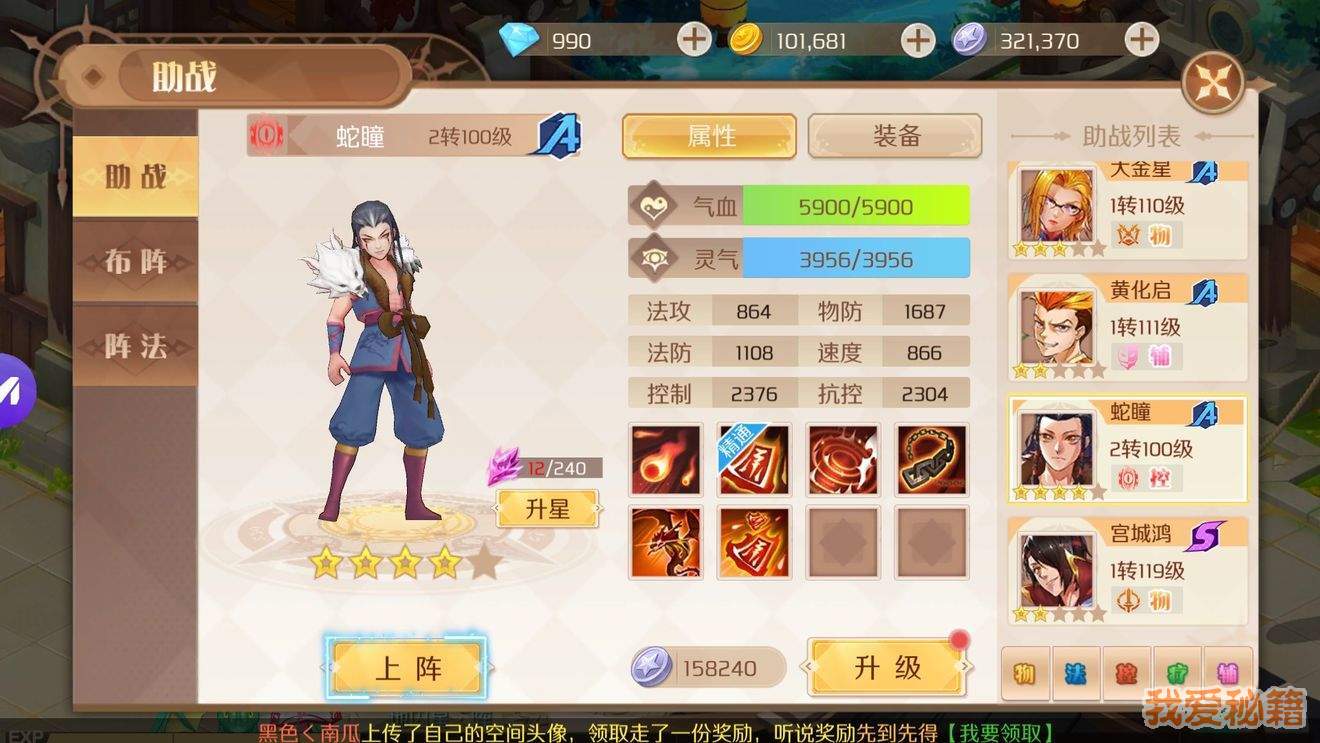Switch to the 布阵 side tab
Image resolution: width=1320 pixels, height=743 pixels.
point(136,262)
